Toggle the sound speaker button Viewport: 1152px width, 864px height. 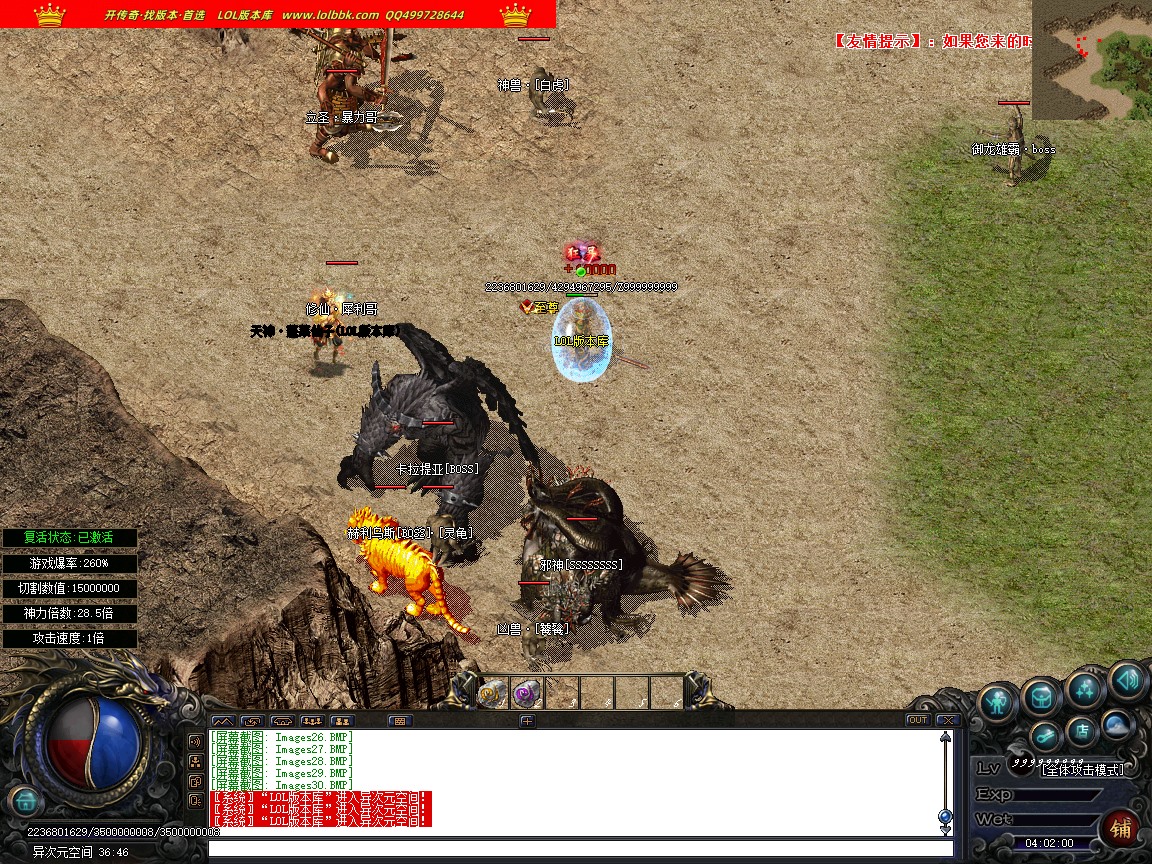pos(1127,681)
